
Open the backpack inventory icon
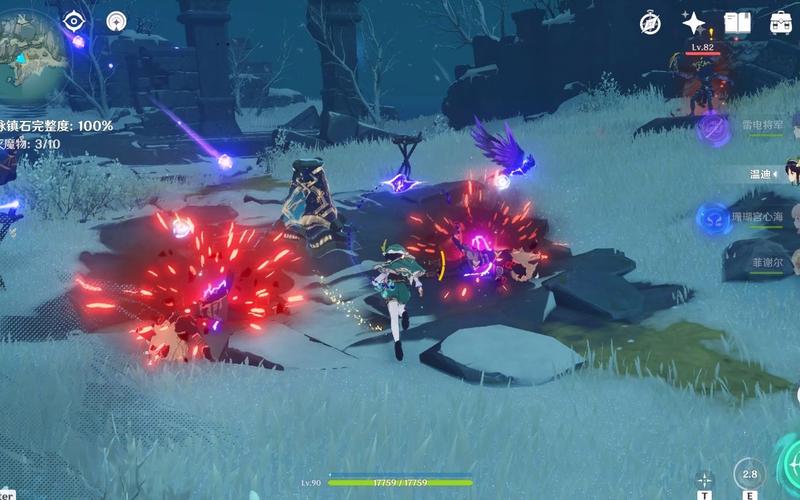click(x=781, y=22)
